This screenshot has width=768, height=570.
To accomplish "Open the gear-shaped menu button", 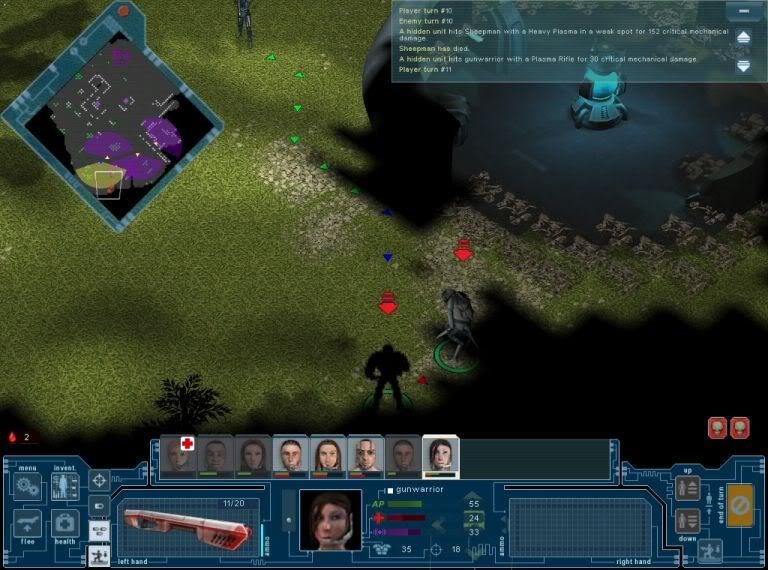I will [x=27, y=488].
